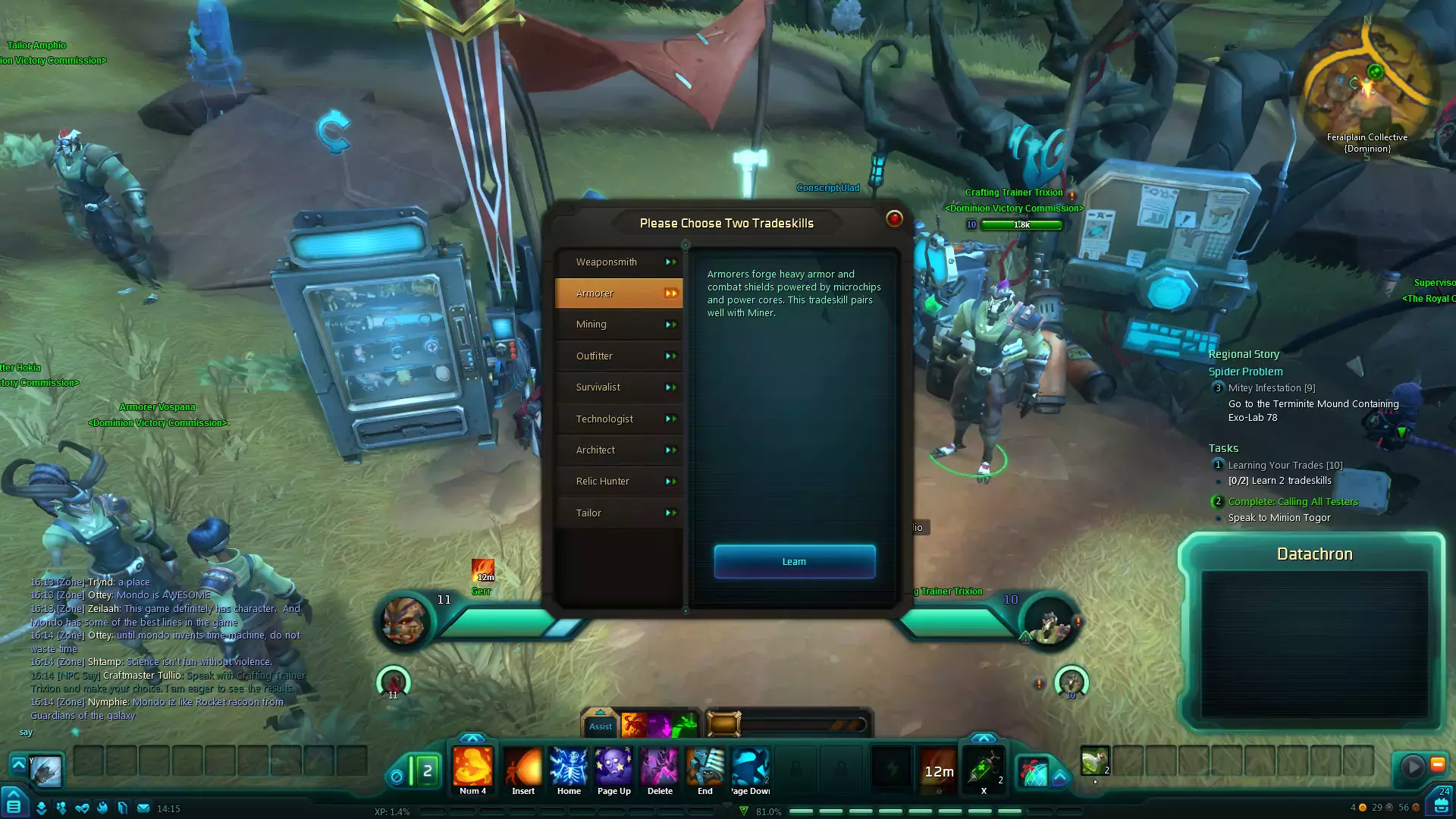Viewport: 1456px width, 819px height.
Task: Activate the Page Up purple face ability
Action: (x=613, y=767)
